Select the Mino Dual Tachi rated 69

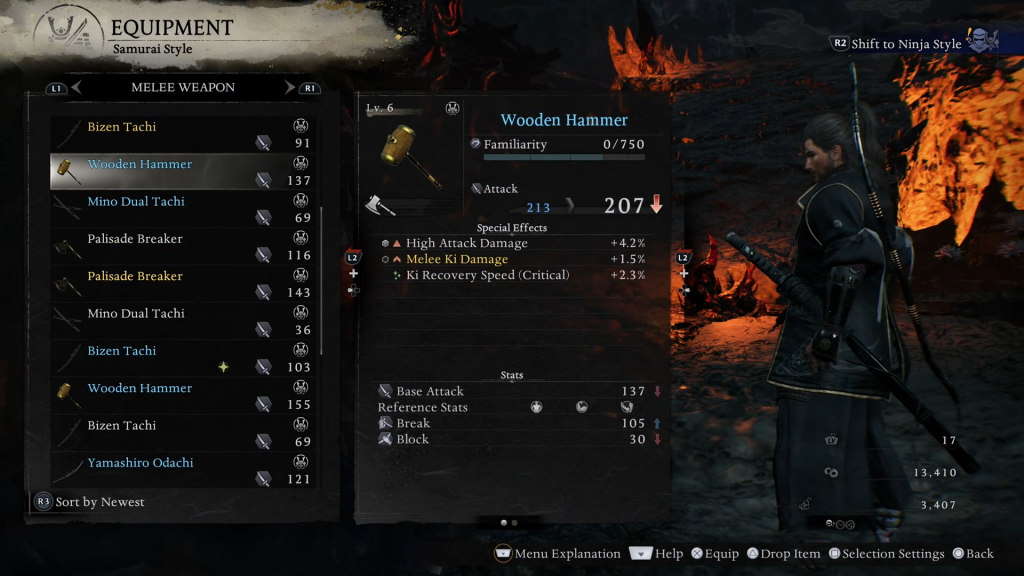coord(183,208)
